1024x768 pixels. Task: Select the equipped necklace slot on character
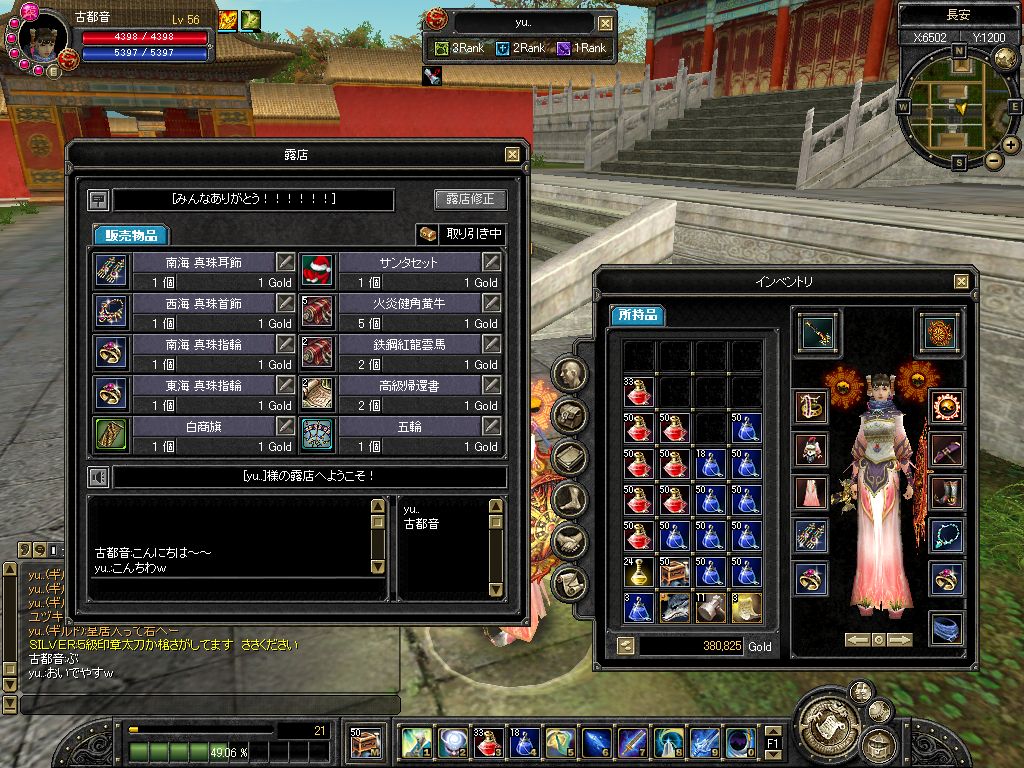[945, 535]
